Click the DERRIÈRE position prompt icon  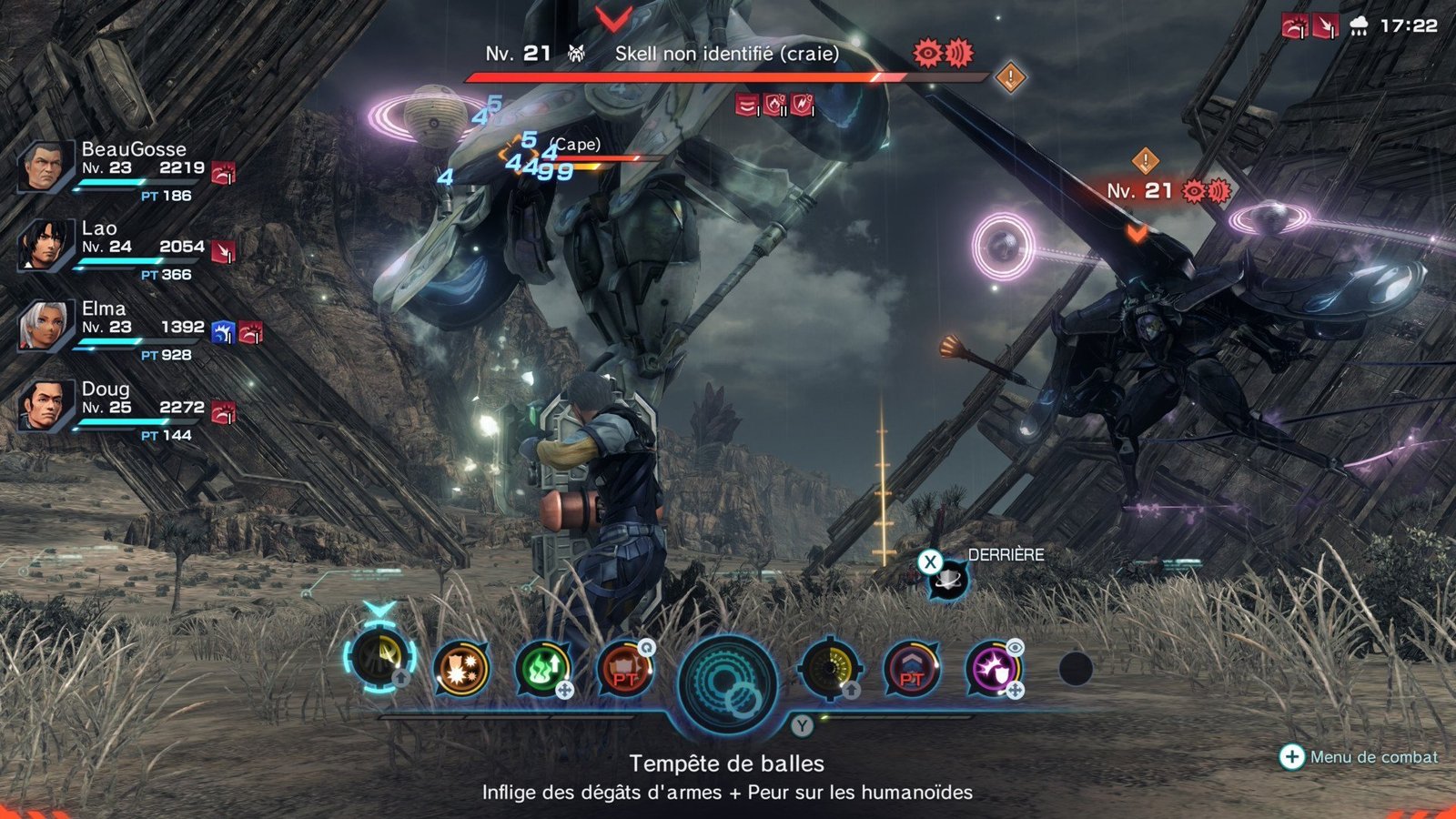946,579
